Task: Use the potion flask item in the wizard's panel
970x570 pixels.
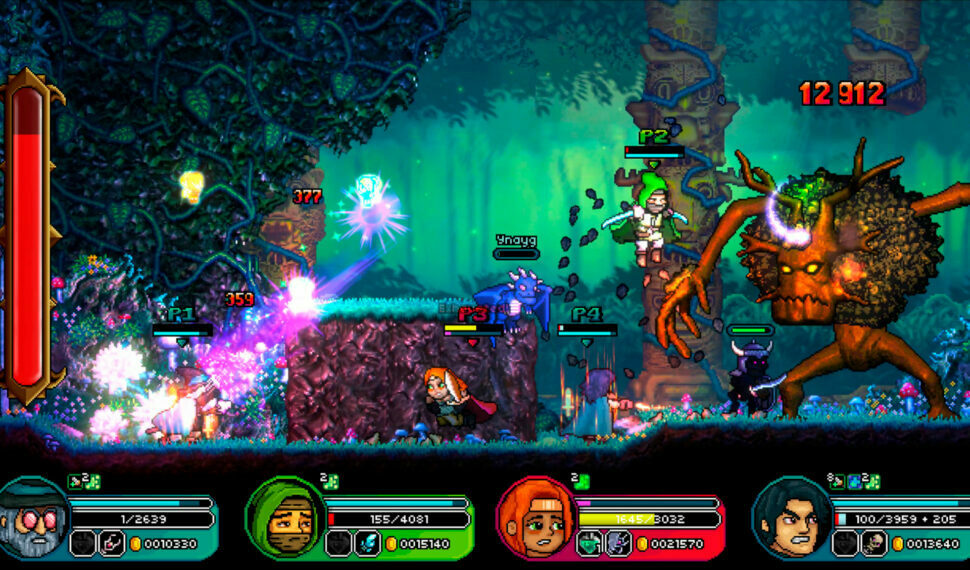Action: point(112,543)
